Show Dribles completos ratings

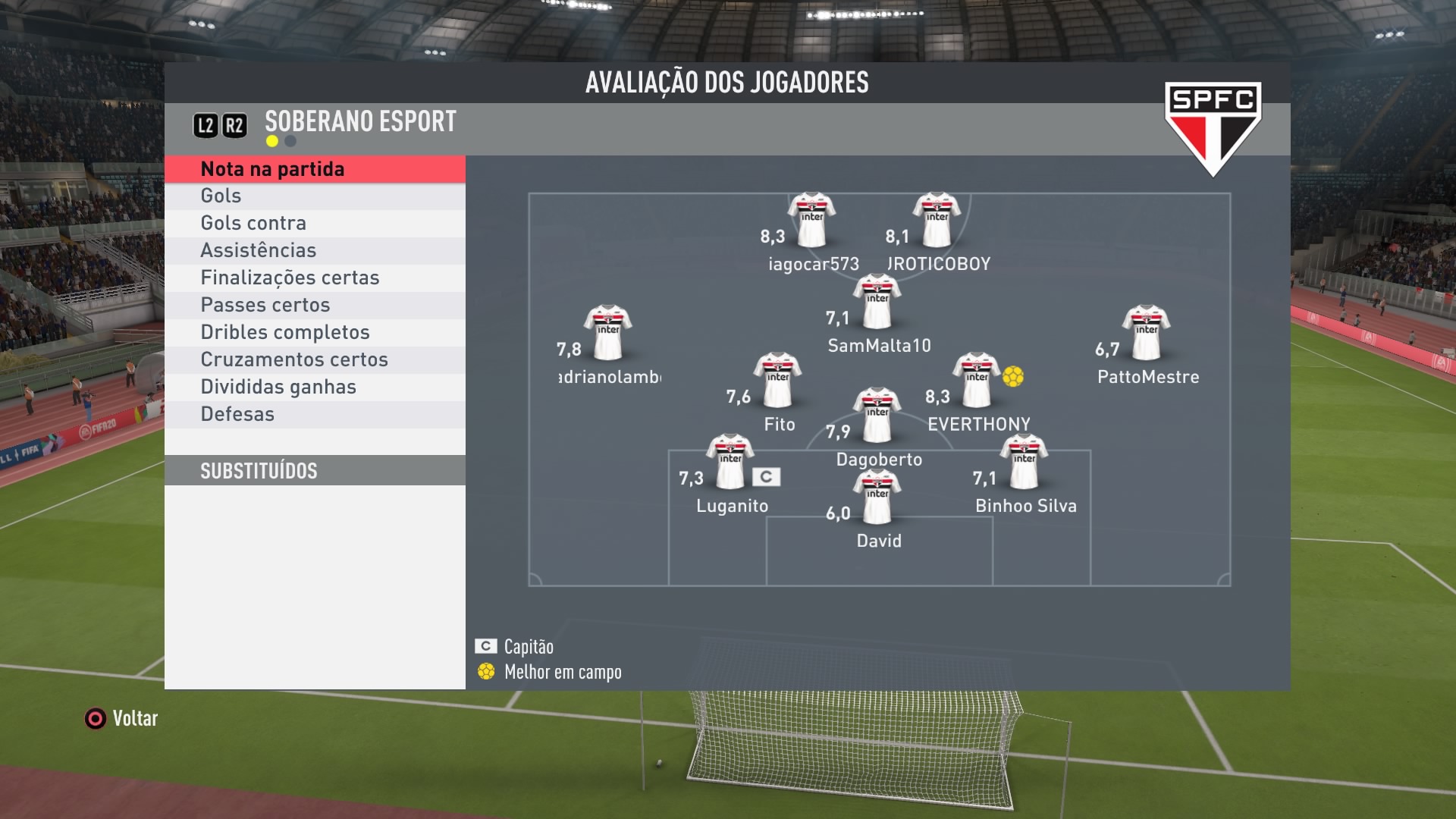(x=315, y=333)
